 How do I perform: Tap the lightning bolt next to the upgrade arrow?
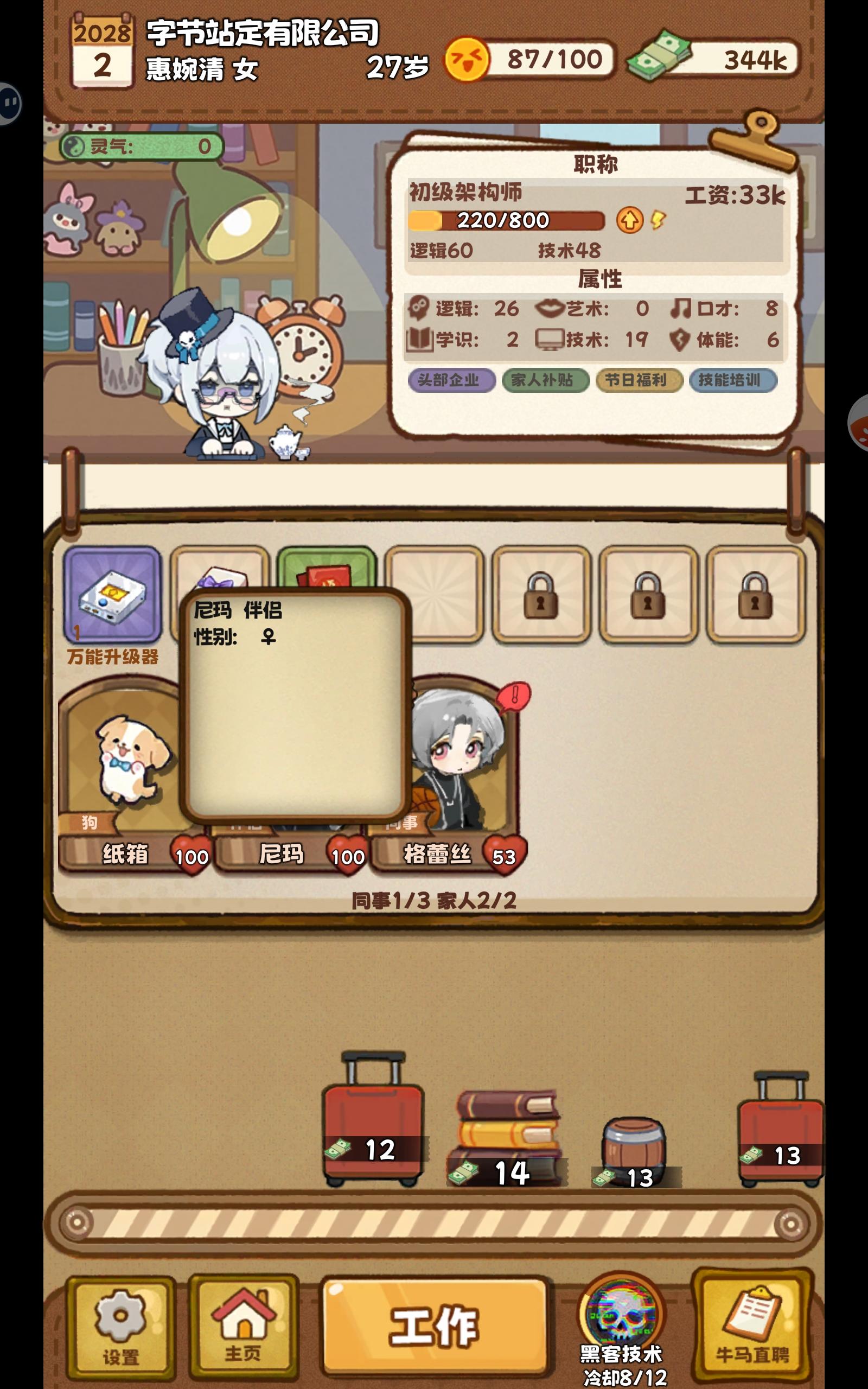pyautogui.click(x=658, y=220)
